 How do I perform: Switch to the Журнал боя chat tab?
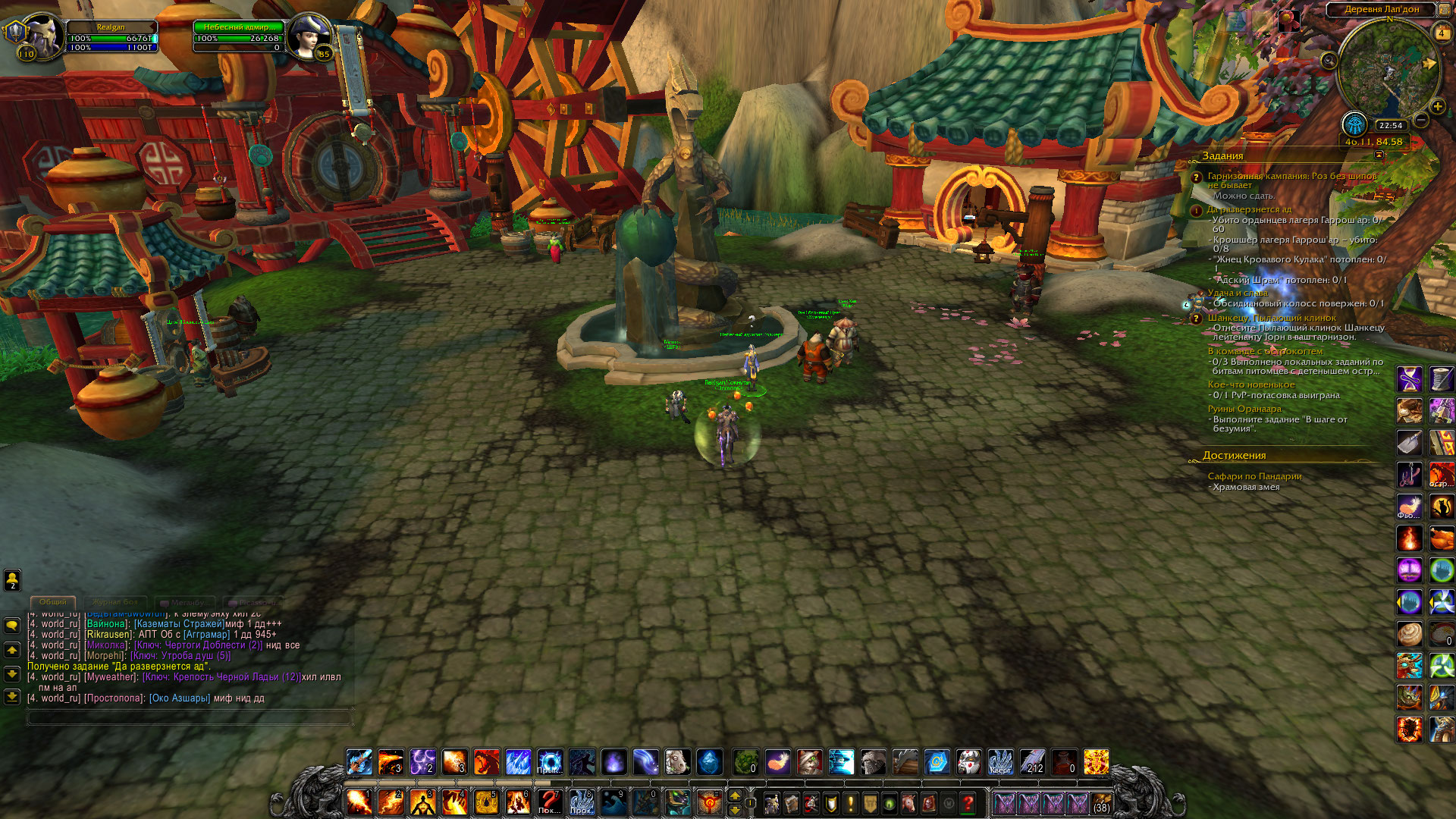click(x=115, y=602)
